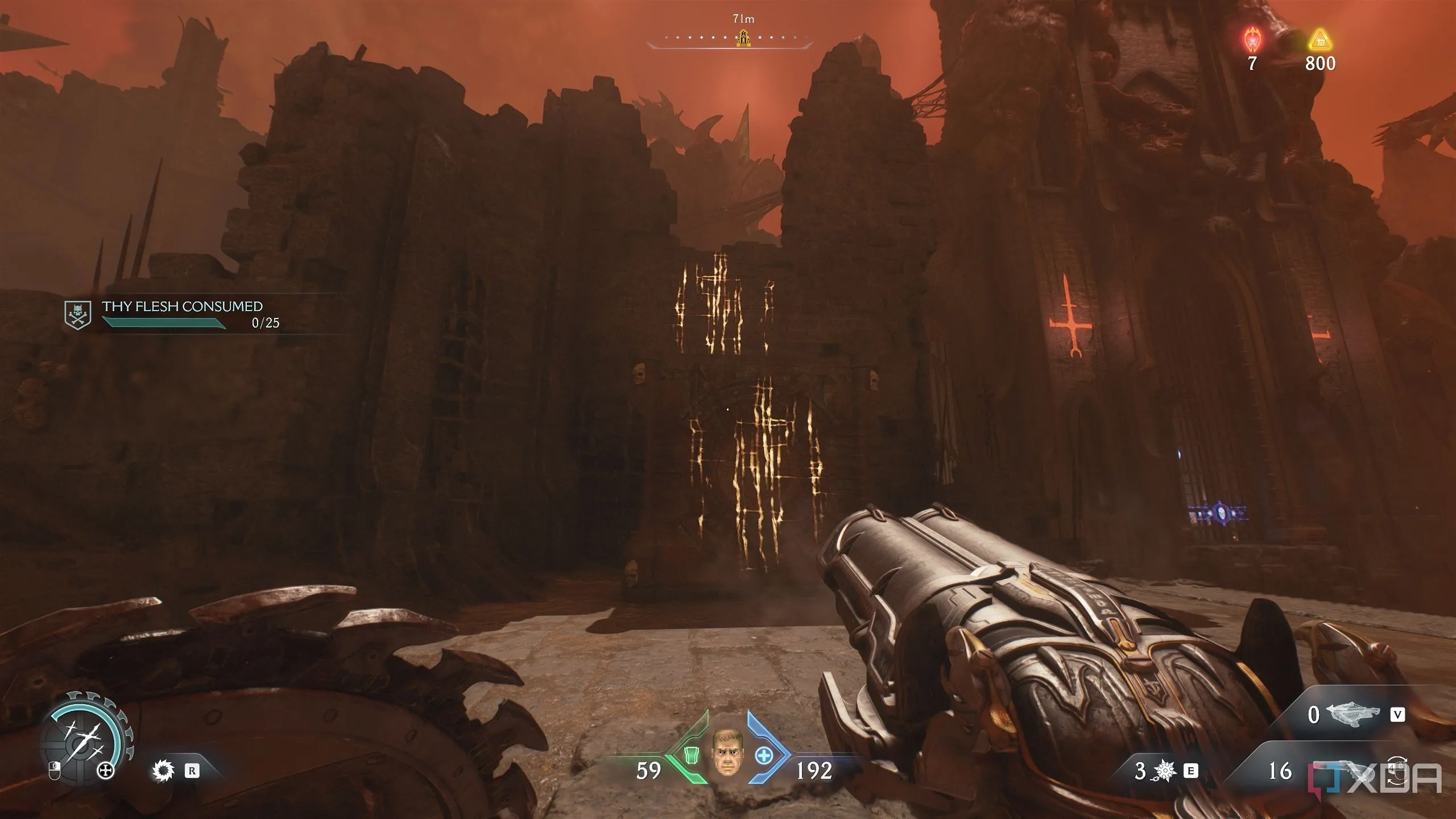1456x819 pixels.
Task: Click the yellow gold currency icon
Action: tap(1321, 41)
